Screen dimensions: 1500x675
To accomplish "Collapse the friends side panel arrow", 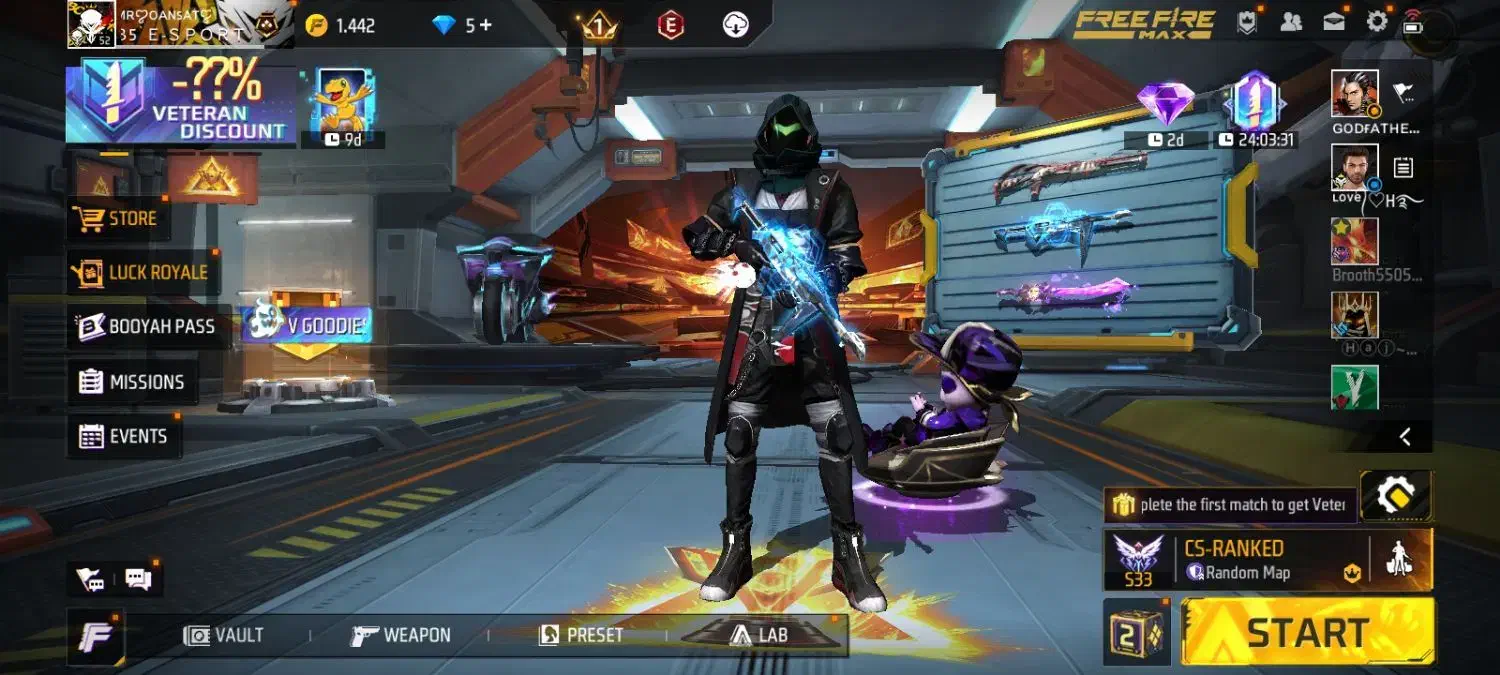I will click(1405, 436).
